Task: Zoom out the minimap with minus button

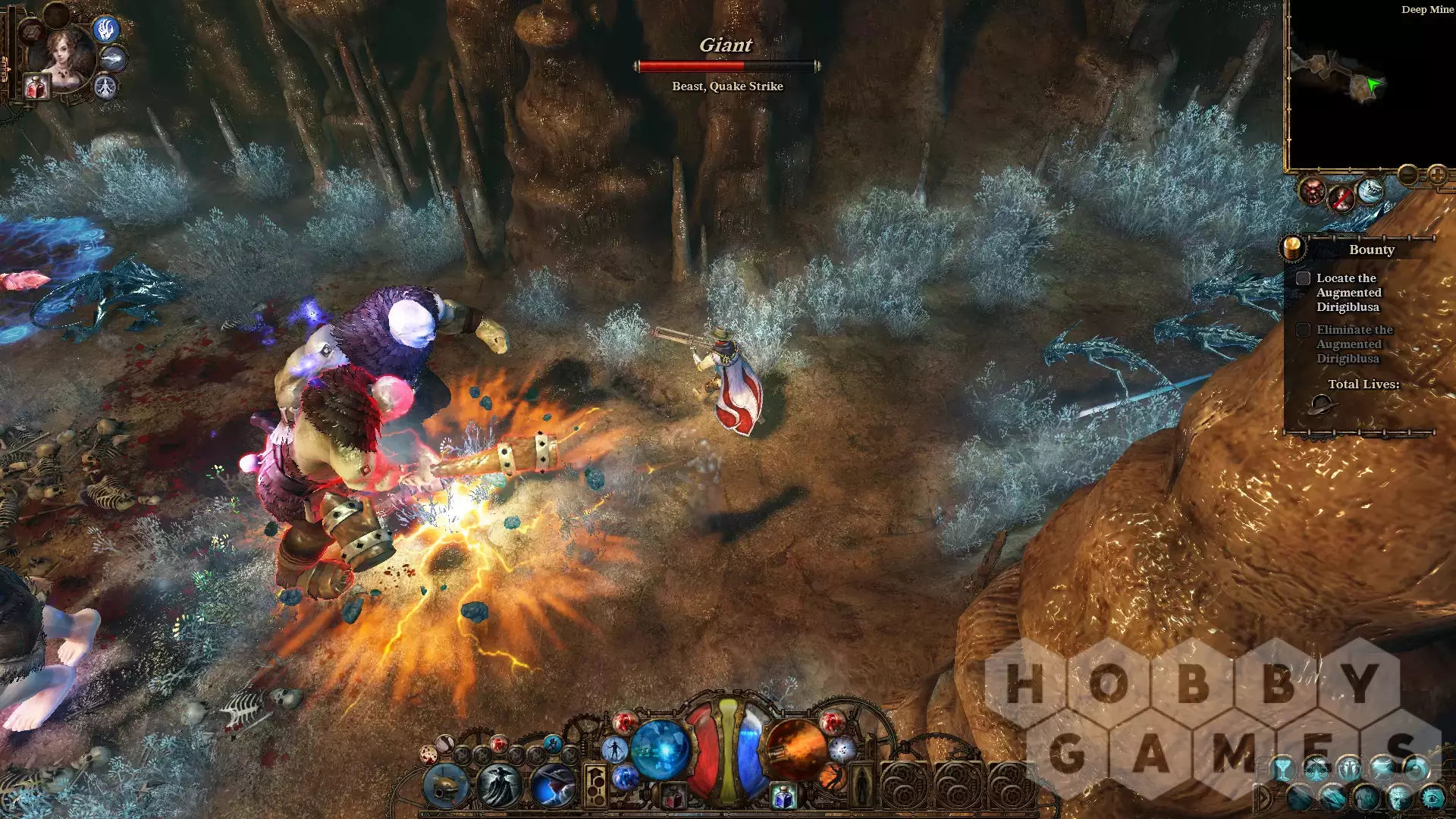Action: click(1407, 175)
